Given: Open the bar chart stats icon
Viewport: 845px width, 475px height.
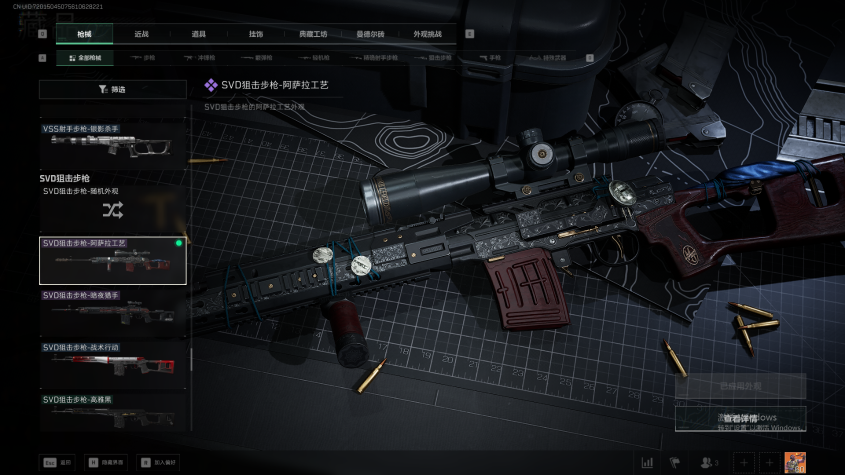Looking at the screenshot, I should click(647, 462).
